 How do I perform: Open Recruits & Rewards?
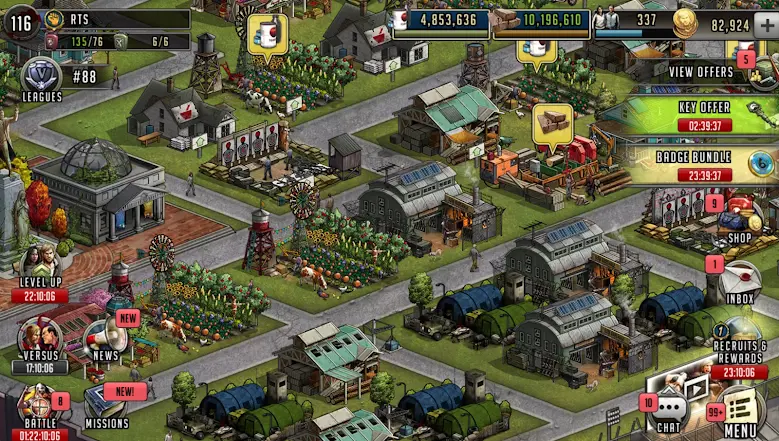(x=740, y=348)
